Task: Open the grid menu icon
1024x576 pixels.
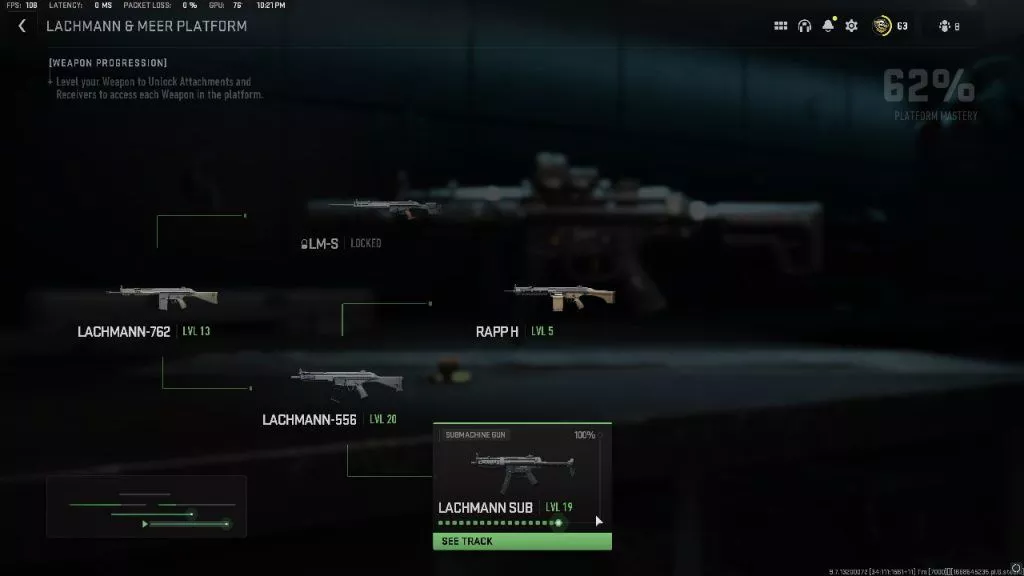Action: (781, 26)
